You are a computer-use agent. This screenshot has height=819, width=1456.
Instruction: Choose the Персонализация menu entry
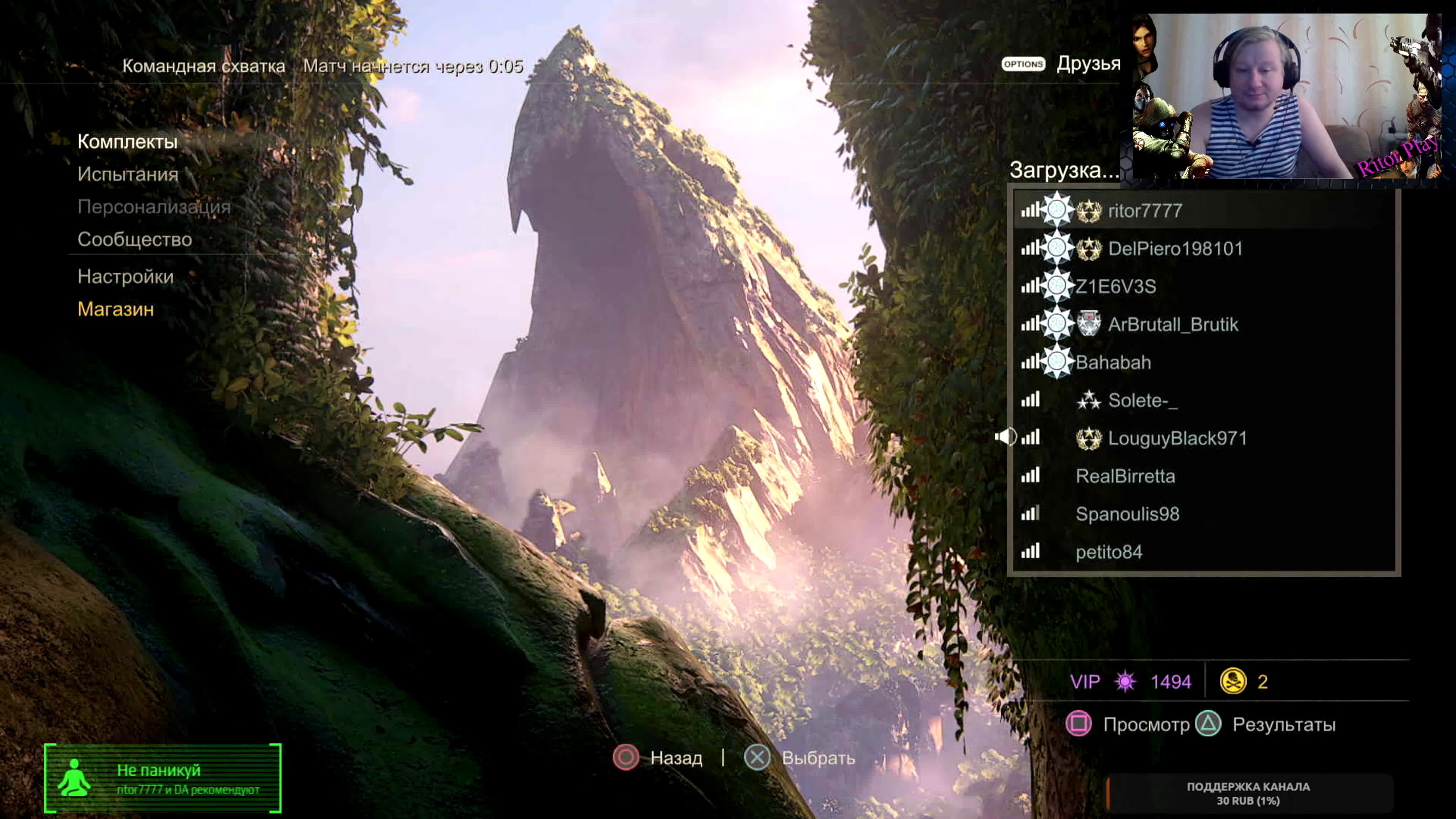tap(154, 207)
